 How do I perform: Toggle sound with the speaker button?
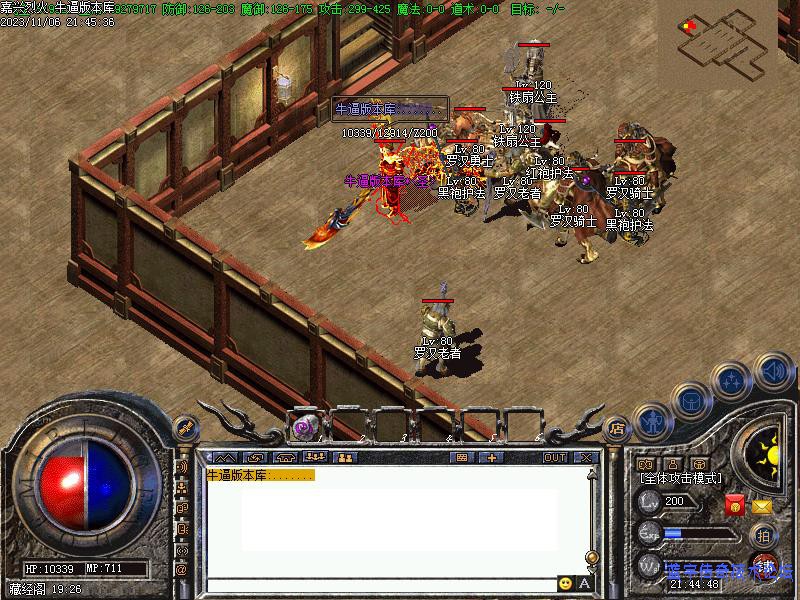pyautogui.click(x=771, y=371)
